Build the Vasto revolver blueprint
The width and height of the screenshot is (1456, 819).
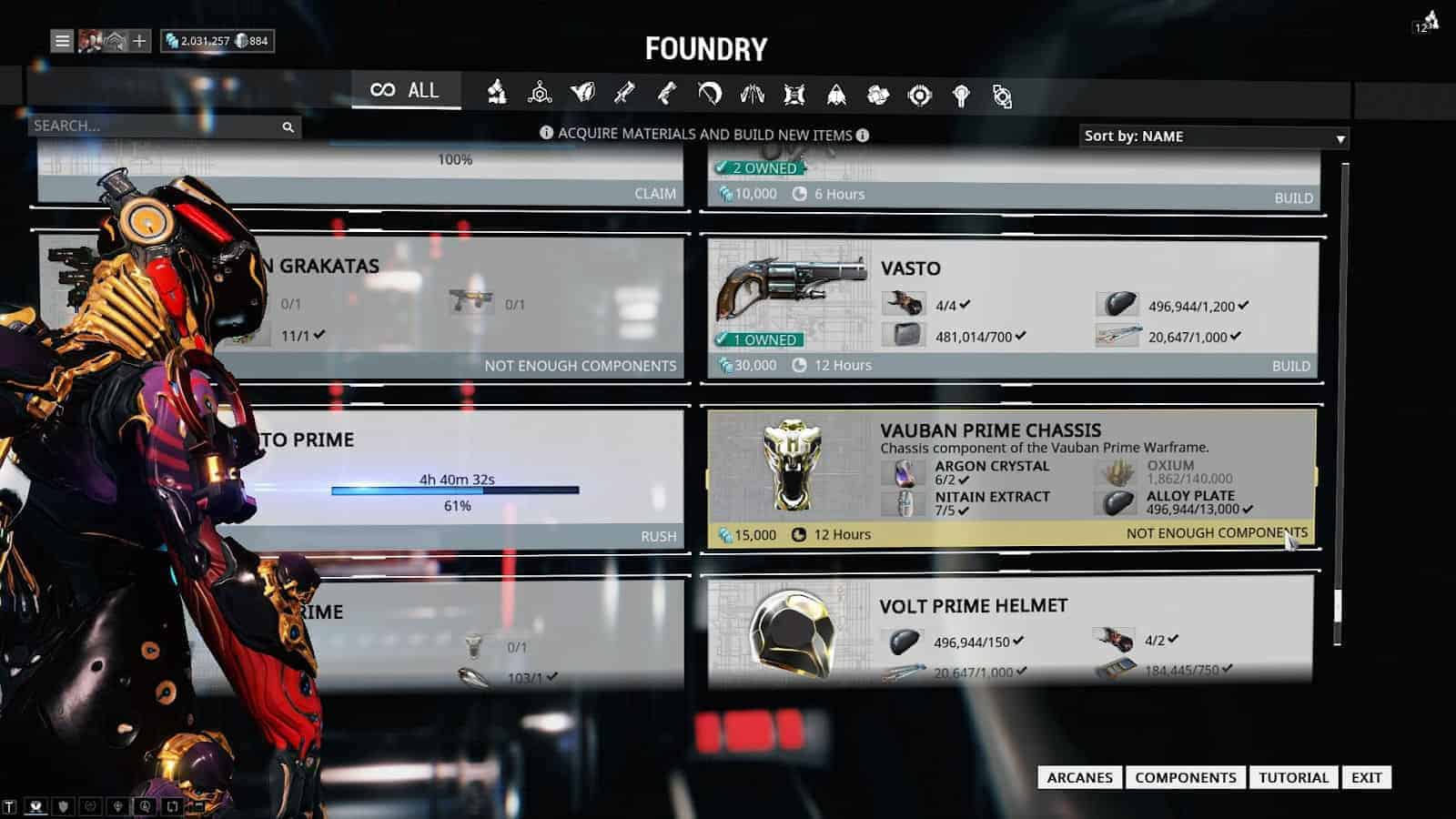pos(1290,366)
